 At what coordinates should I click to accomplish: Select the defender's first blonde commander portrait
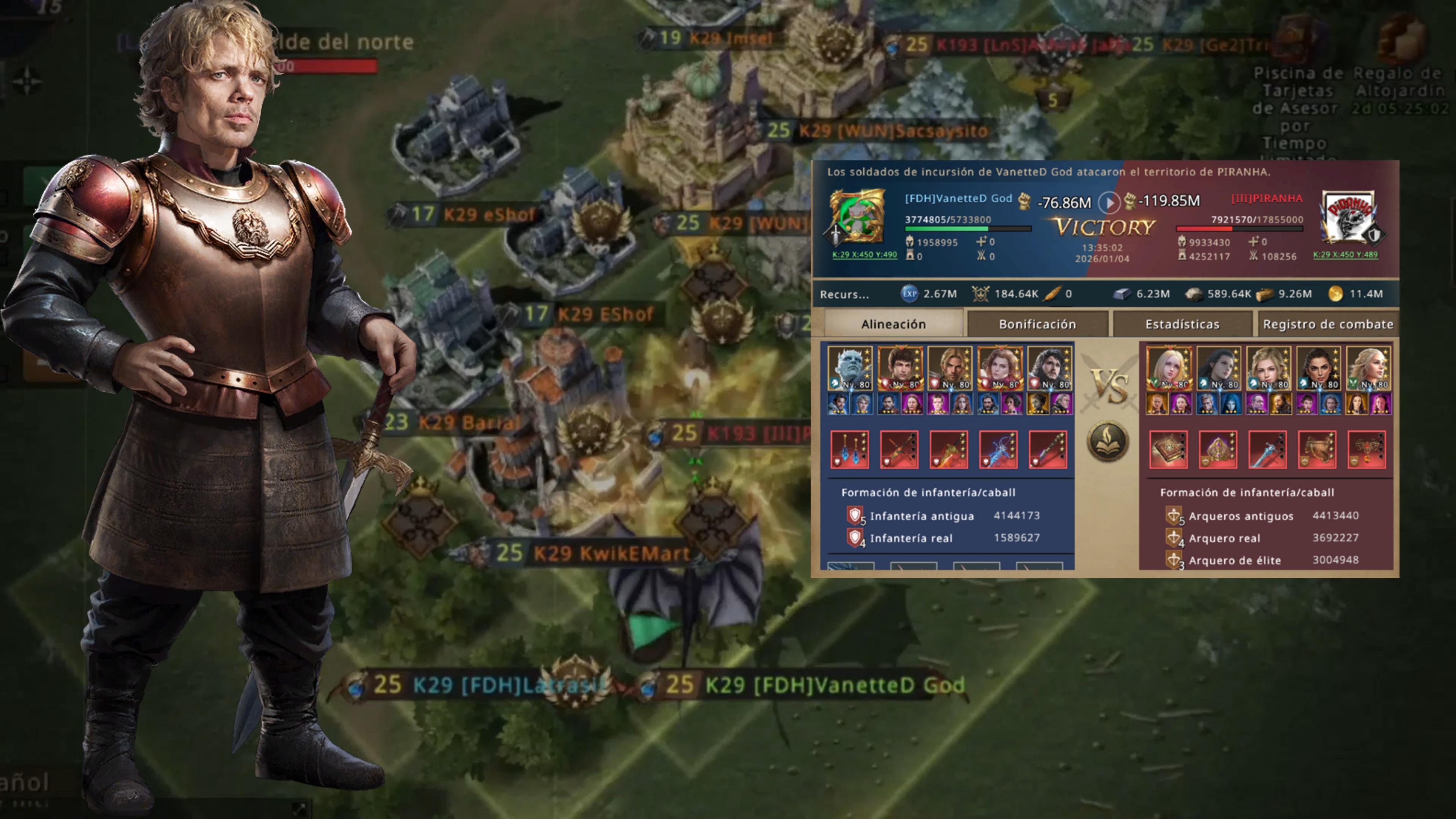1168,368
